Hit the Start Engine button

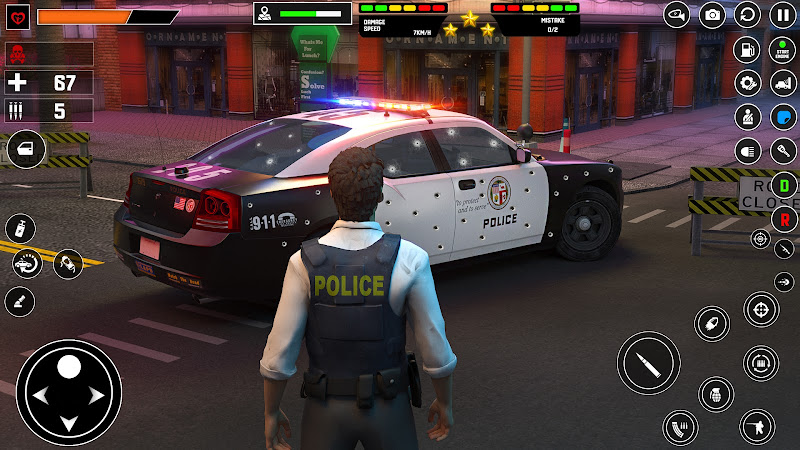click(781, 49)
